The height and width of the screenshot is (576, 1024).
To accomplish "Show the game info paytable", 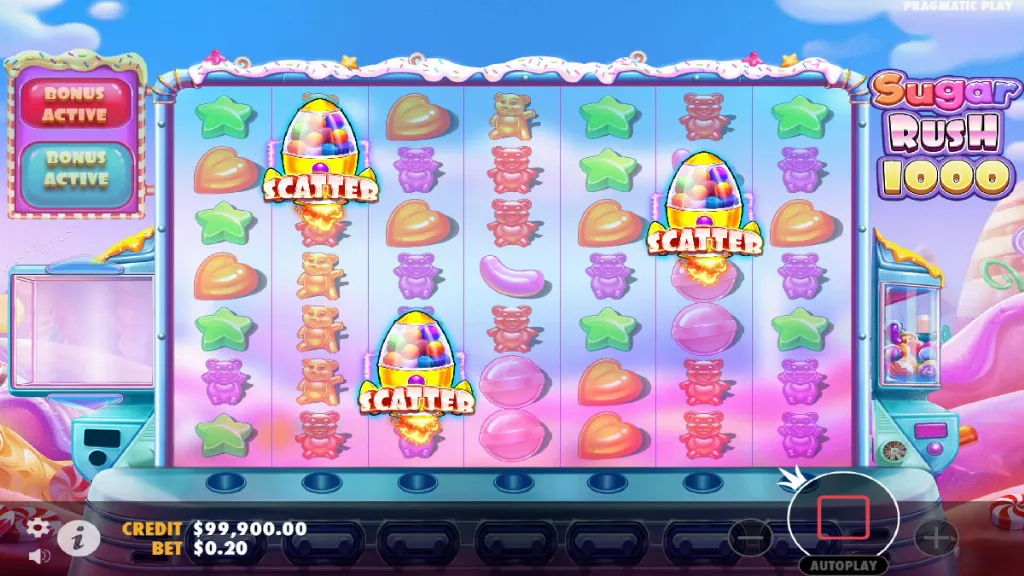I will point(76,538).
